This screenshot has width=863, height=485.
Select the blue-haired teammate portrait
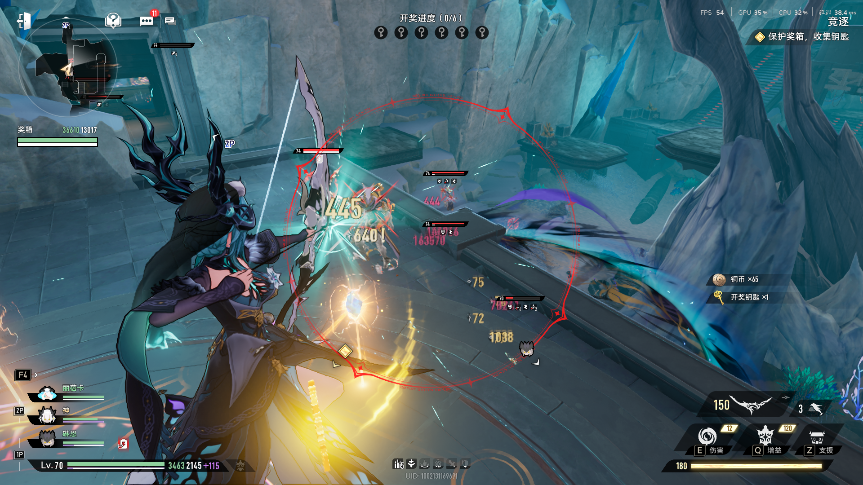pyautogui.click(x=46, y=394)
